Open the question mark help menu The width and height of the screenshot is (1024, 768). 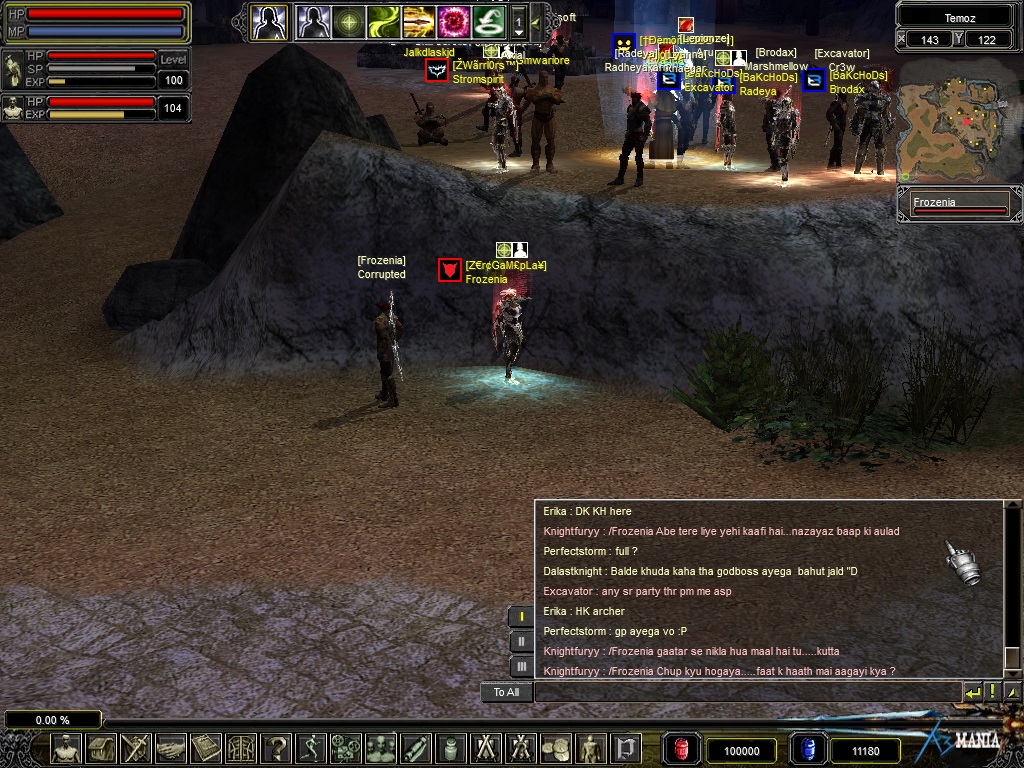(x=276, y=748)
